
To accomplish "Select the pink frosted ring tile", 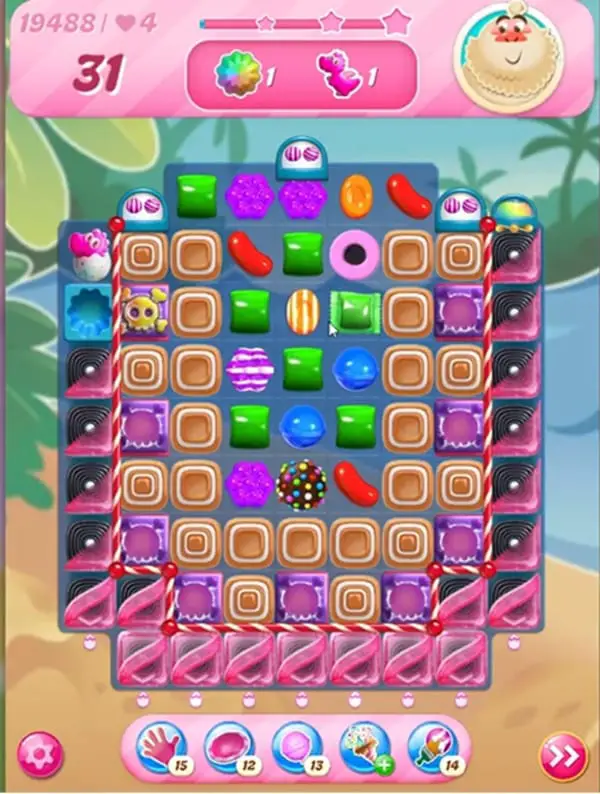I will pos(355,254).
